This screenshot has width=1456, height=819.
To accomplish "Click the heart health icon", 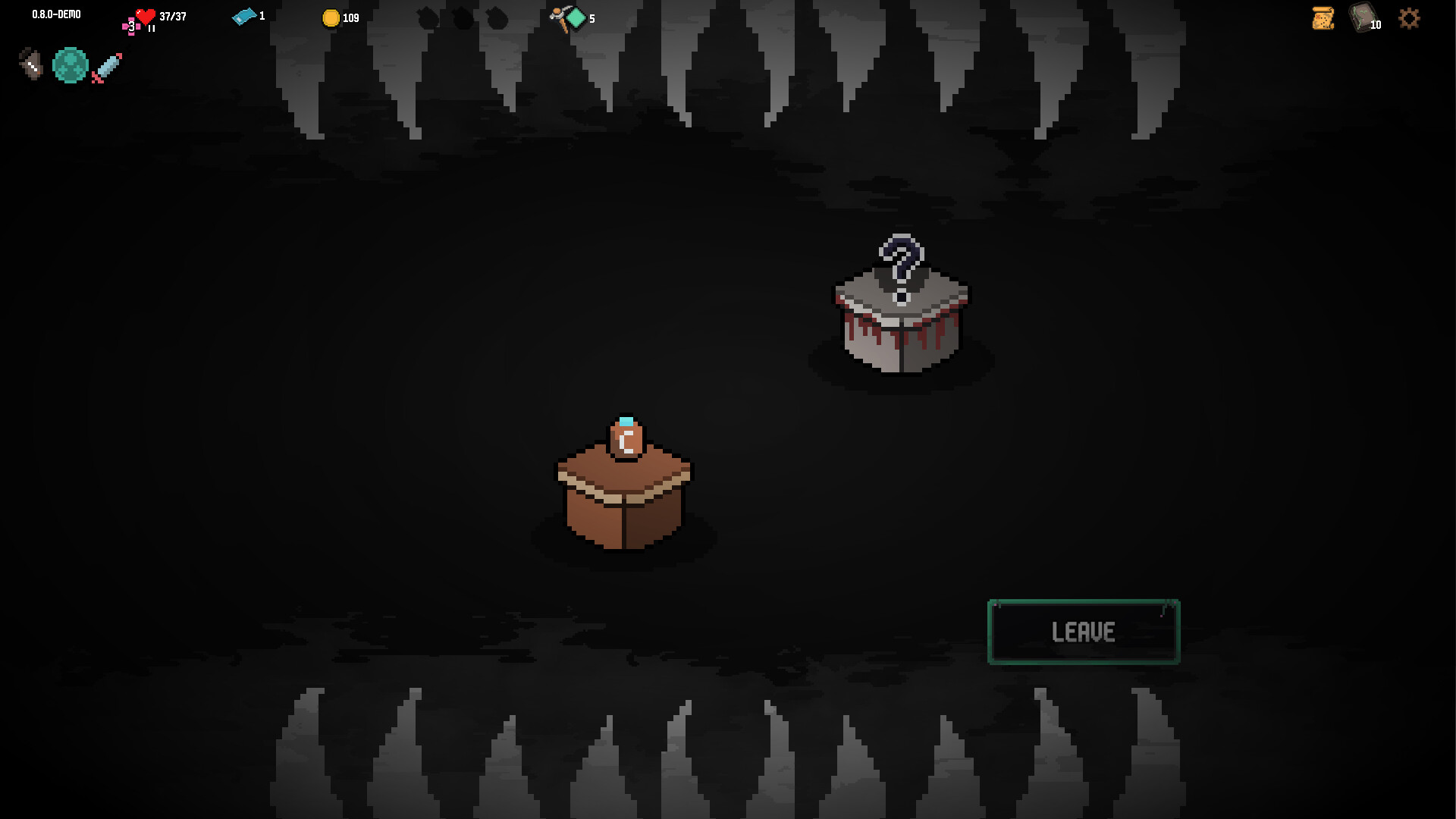I will 143,17.
